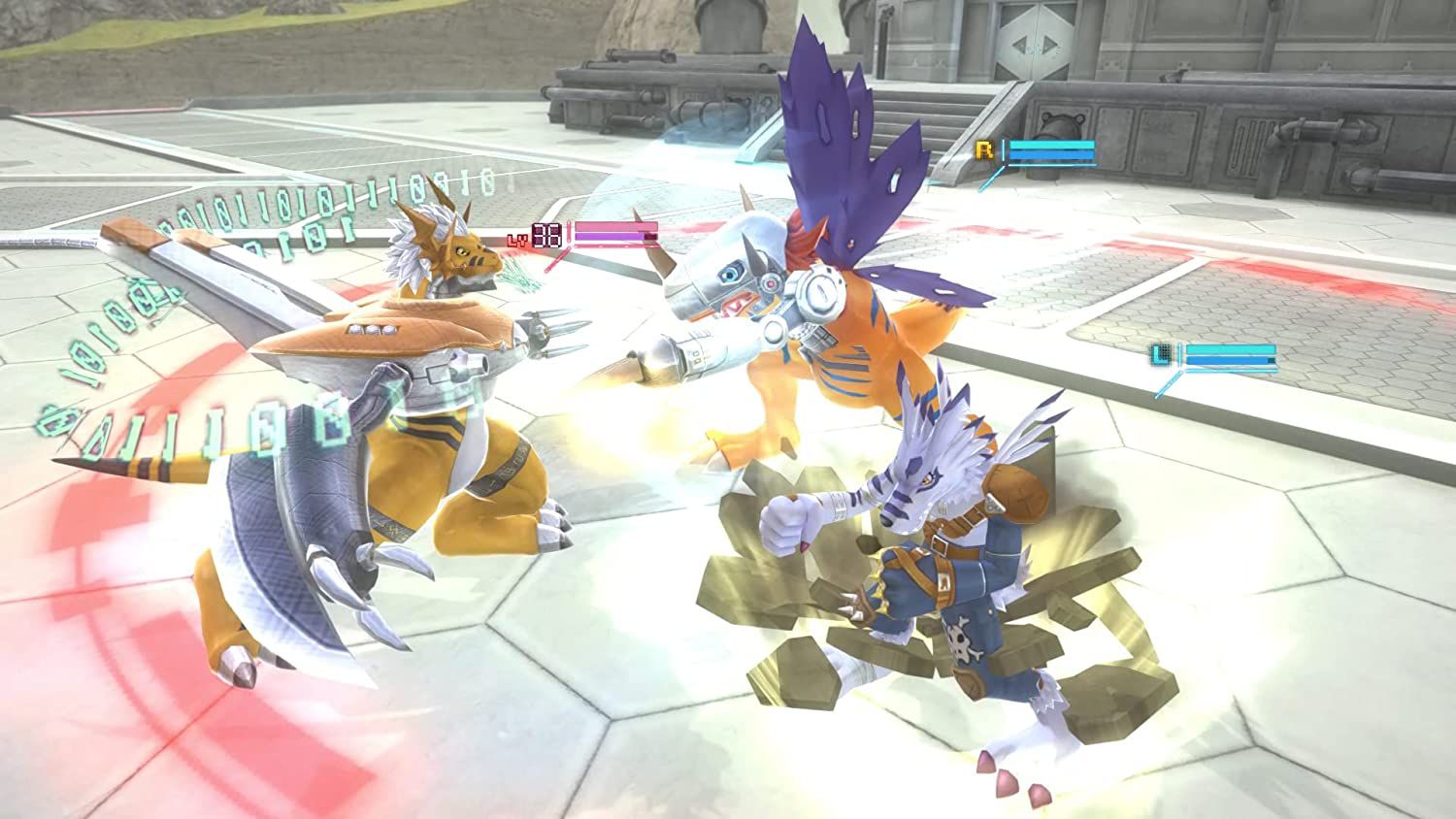The height and width of the screenshot is (819, 1456).
Task: Select the red LV level label above the enemy
Action: pyautogui.click(x=517, y=239)
